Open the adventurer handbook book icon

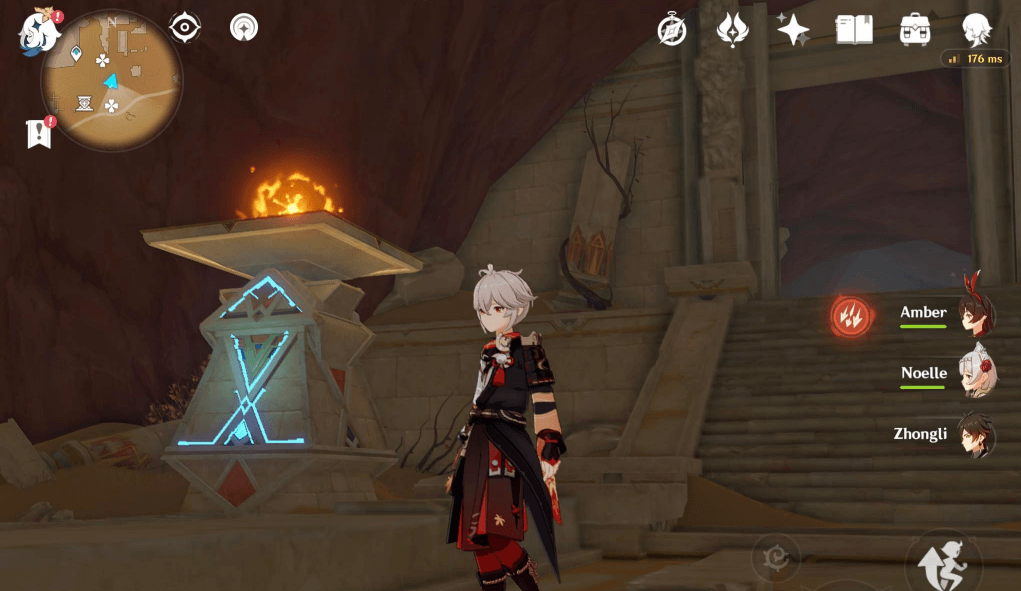(854, 30)
